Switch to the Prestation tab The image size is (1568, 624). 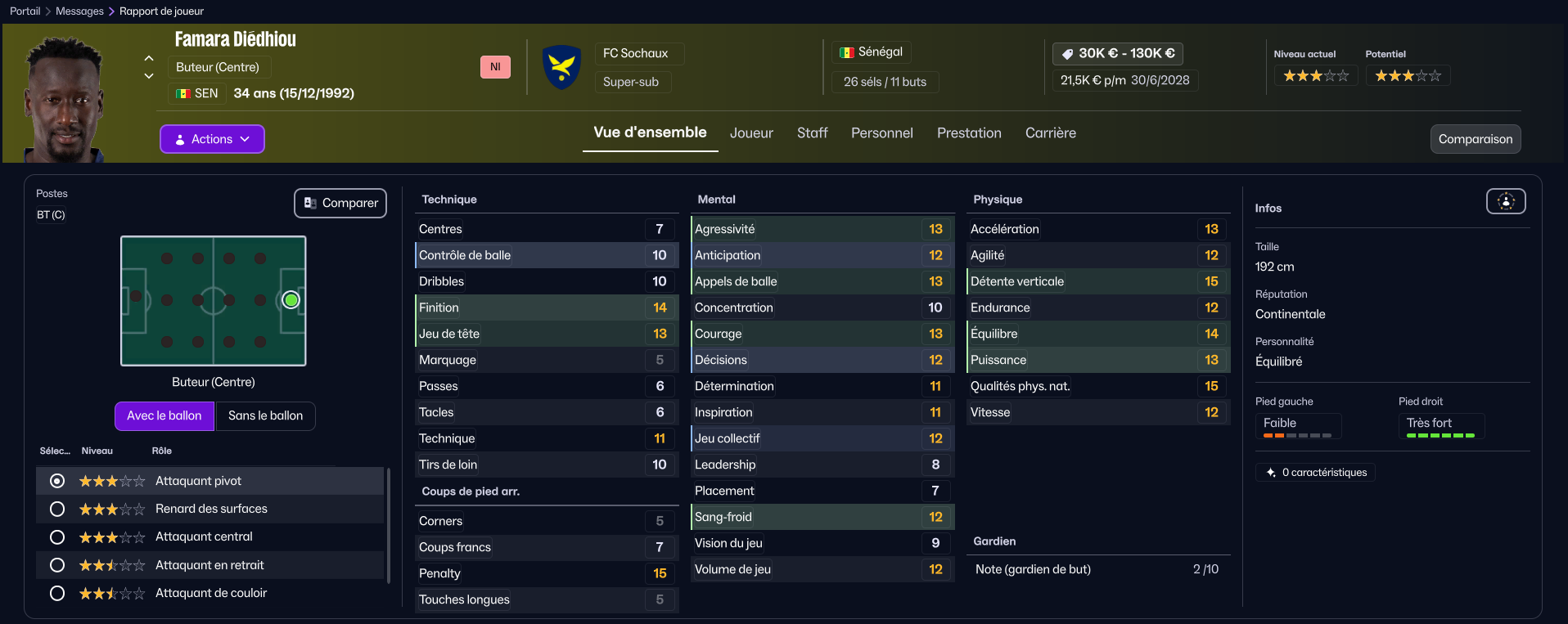[969, 132]
